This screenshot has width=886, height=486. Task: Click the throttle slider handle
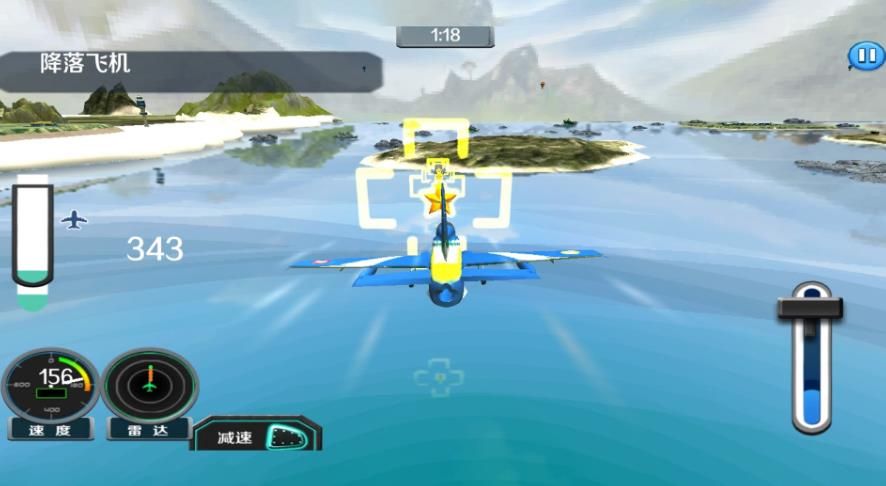(x=810, y=308)
